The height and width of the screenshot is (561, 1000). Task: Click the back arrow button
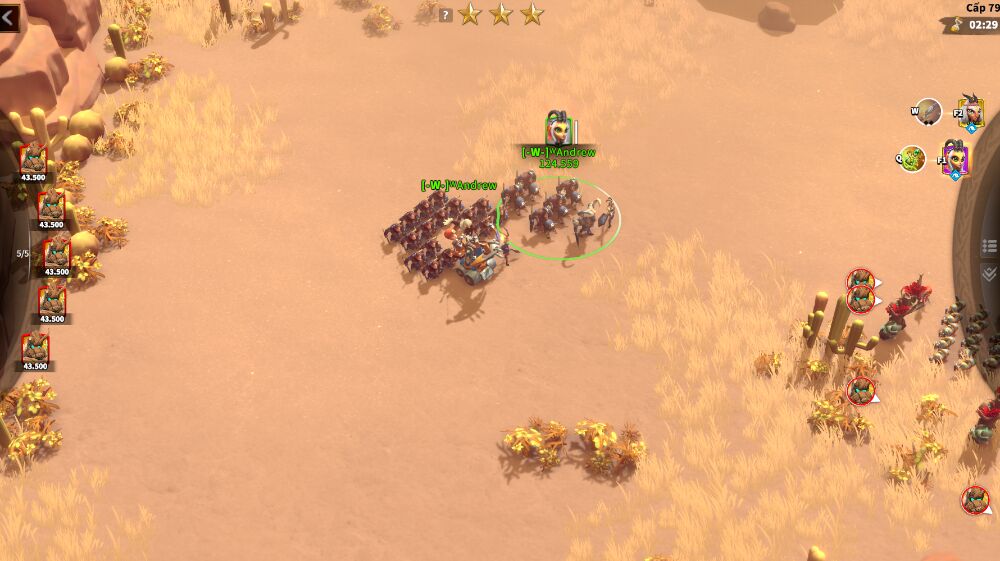click(9, 17)
